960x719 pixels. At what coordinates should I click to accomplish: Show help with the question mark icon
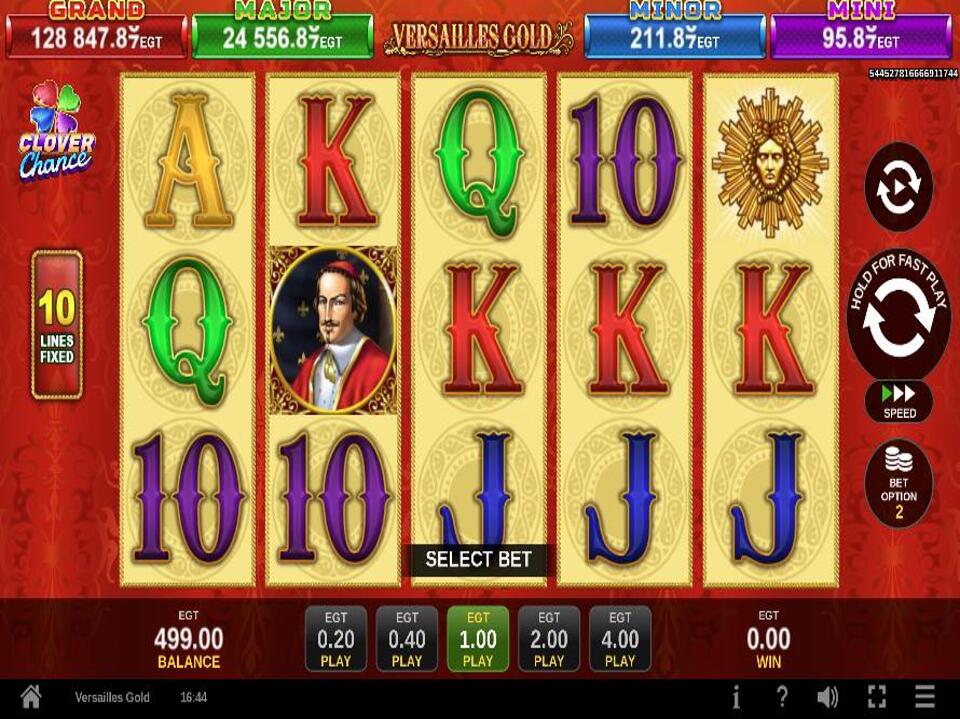coord(782,697)
